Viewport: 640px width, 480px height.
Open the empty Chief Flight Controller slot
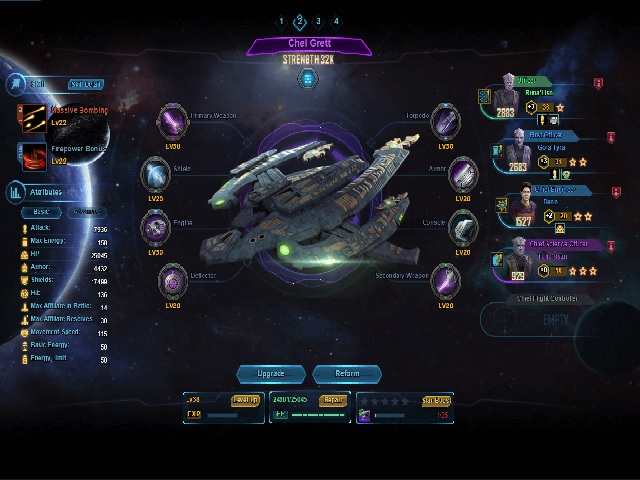pyautogui.click(x=554, y=318)
